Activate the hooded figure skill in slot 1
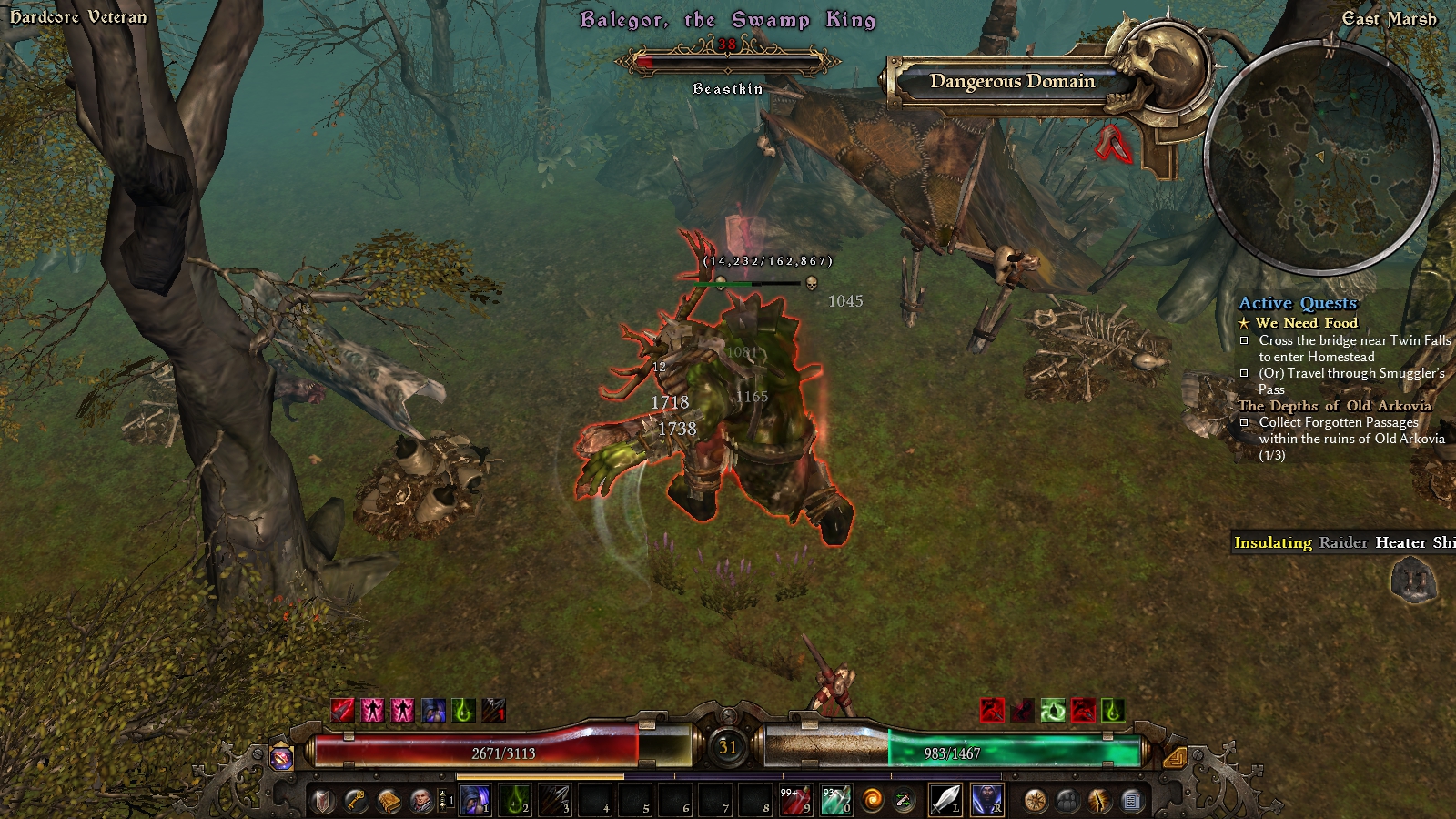Viewport: 1456px width, 819px height. [474, 801]
